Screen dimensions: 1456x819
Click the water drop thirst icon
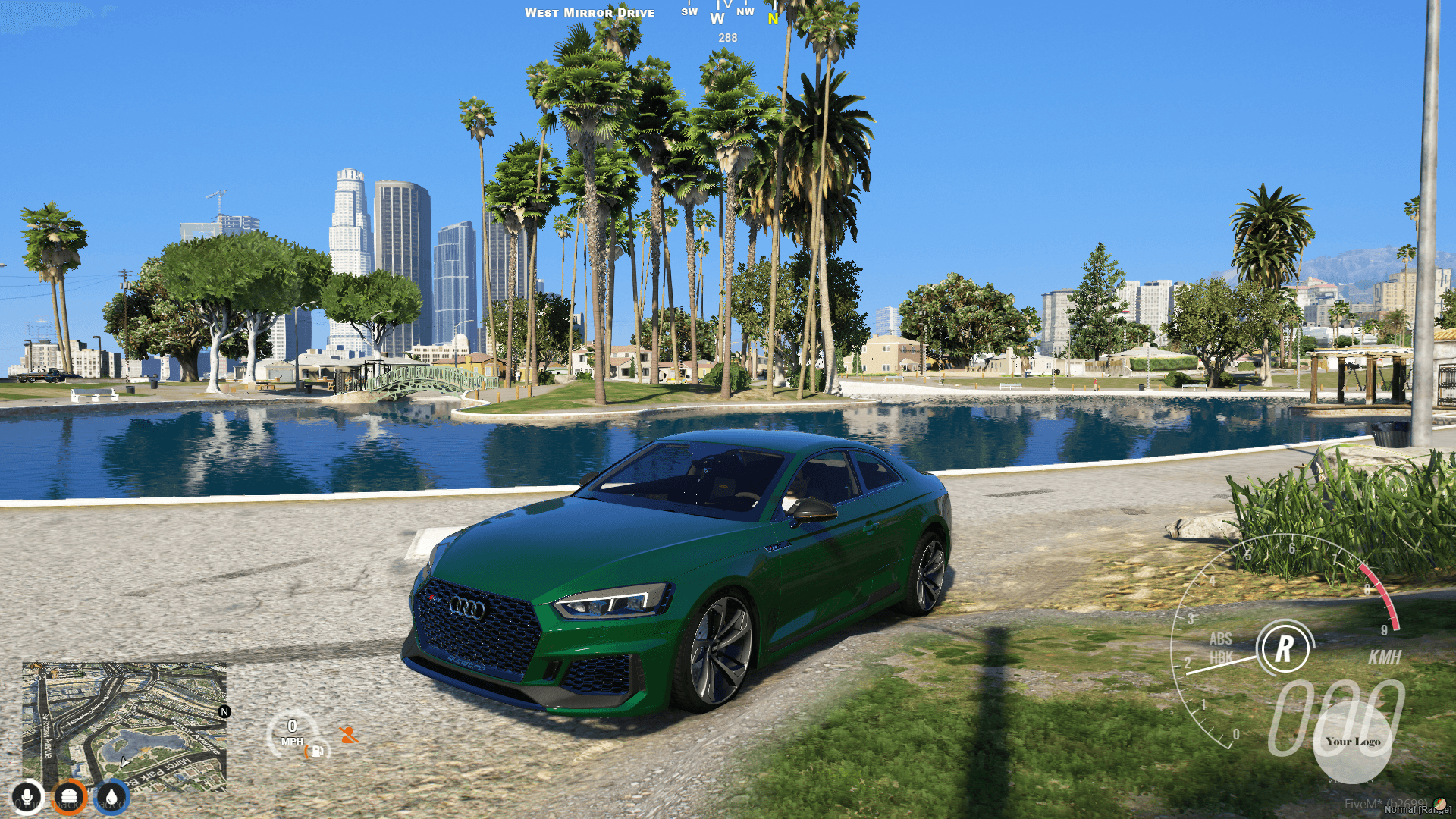[112, 796]
